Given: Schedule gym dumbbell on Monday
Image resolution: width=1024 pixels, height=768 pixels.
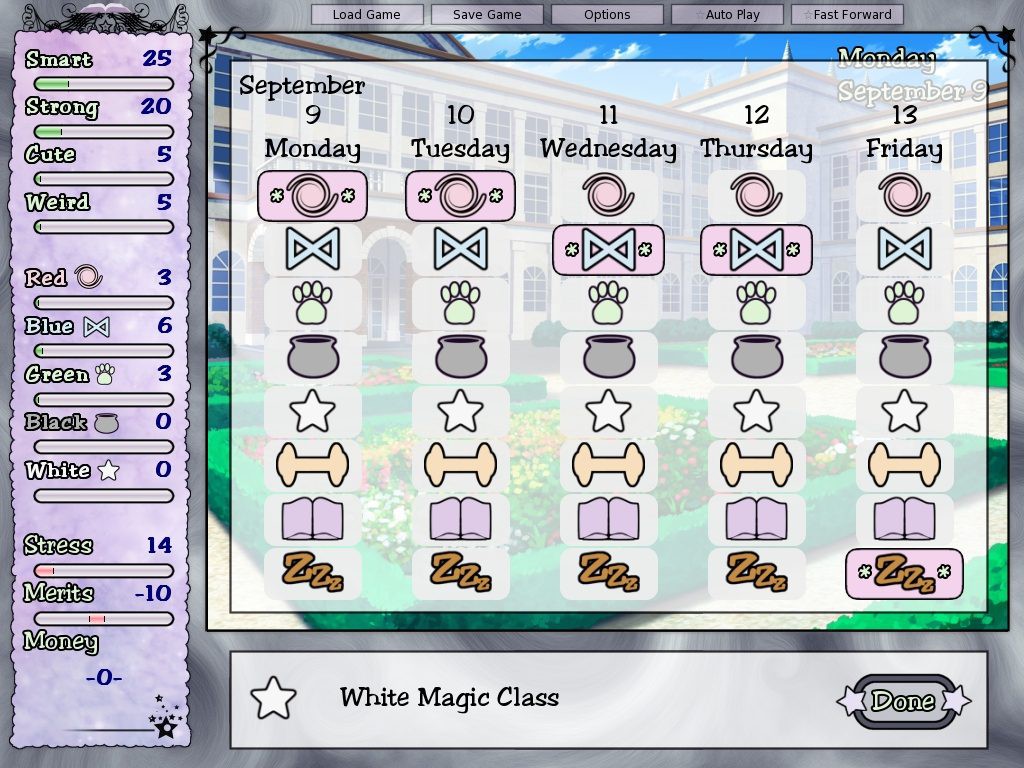Looking at the screenshot, I should coord(313,465).
